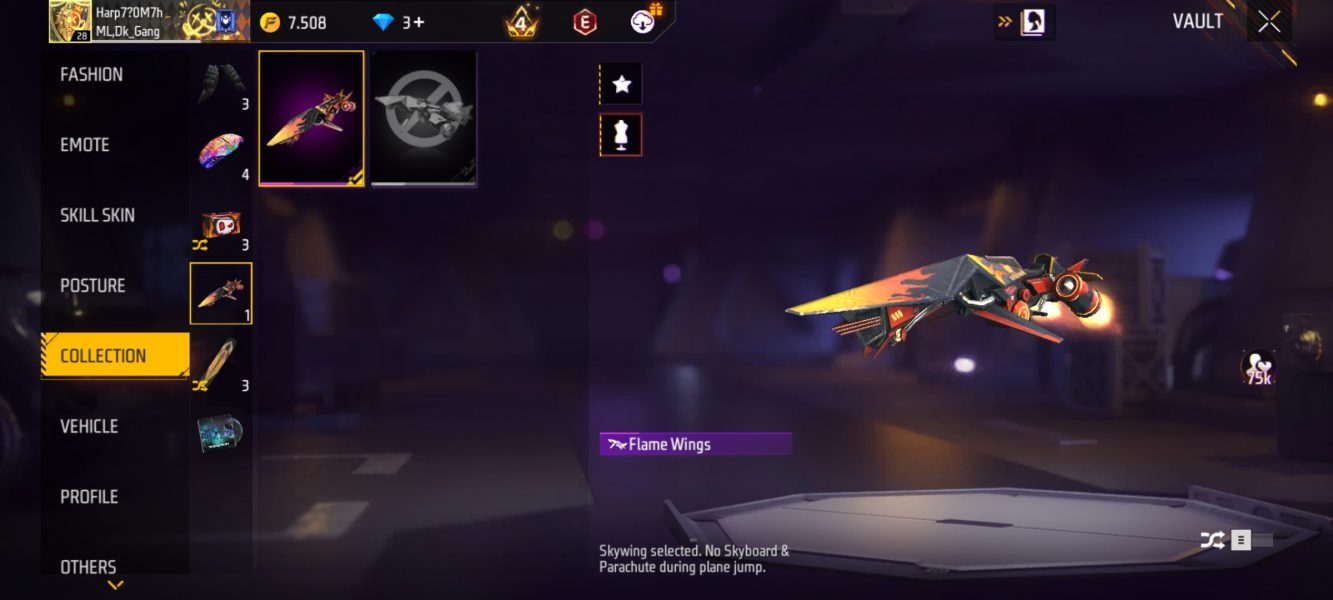Open the colorful parachute subcategory
Screen dimensions: 1333x600
pyautogui.click(x=221, y=153)
